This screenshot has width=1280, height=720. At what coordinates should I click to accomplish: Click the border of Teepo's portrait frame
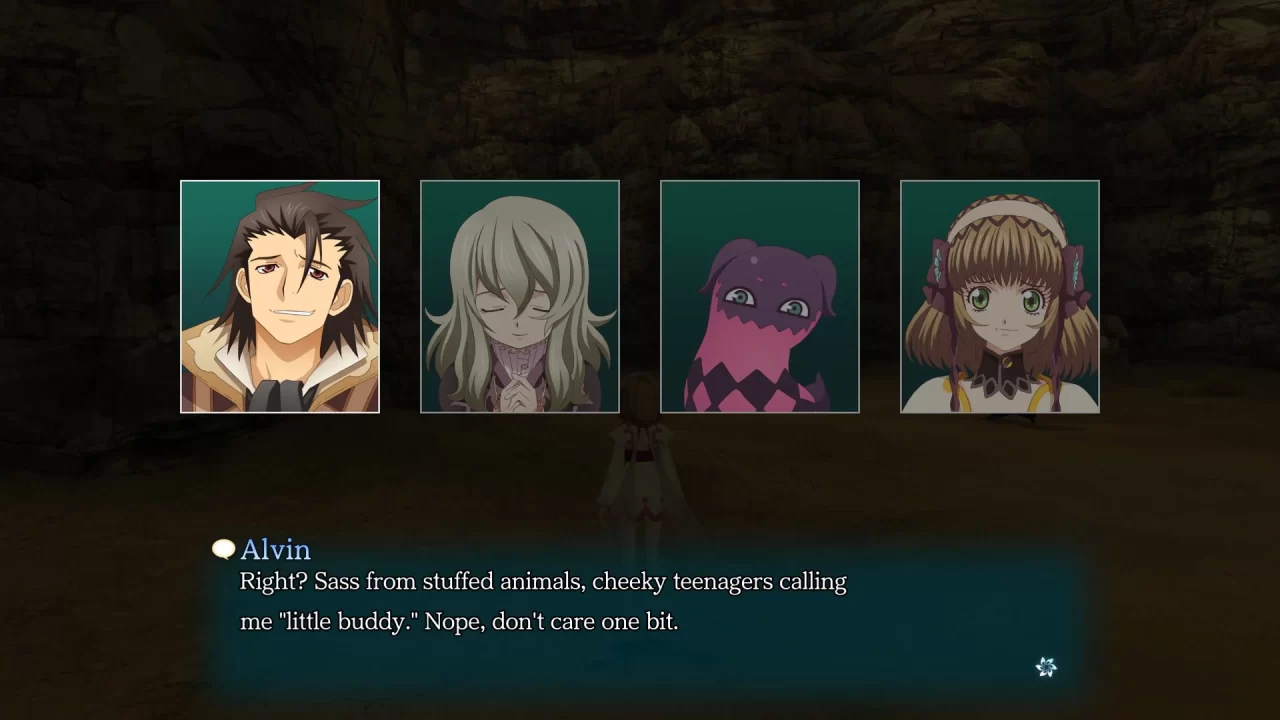(760, 182)
